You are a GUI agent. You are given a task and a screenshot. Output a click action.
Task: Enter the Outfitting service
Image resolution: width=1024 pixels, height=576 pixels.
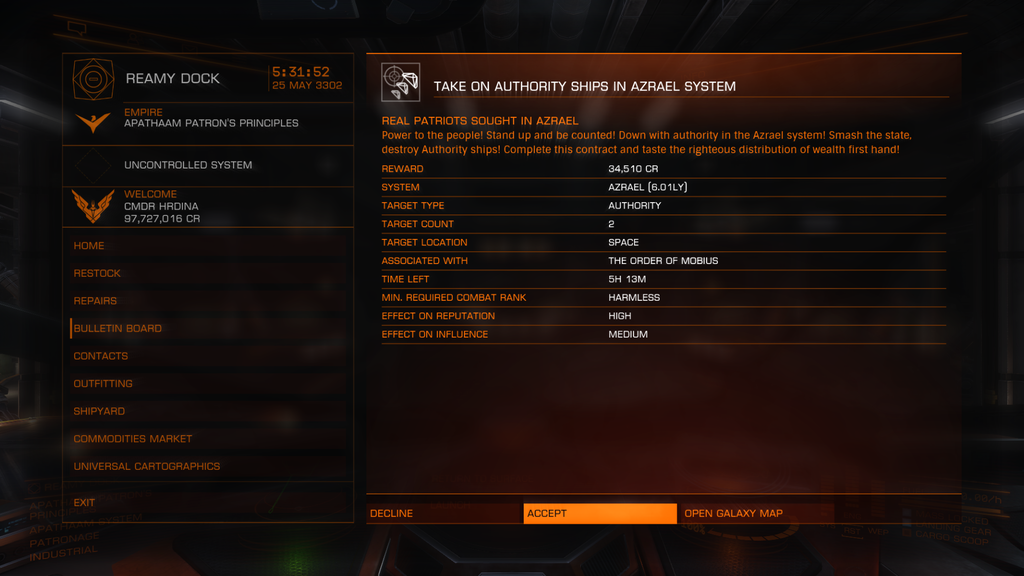click(x=103, y=384)
